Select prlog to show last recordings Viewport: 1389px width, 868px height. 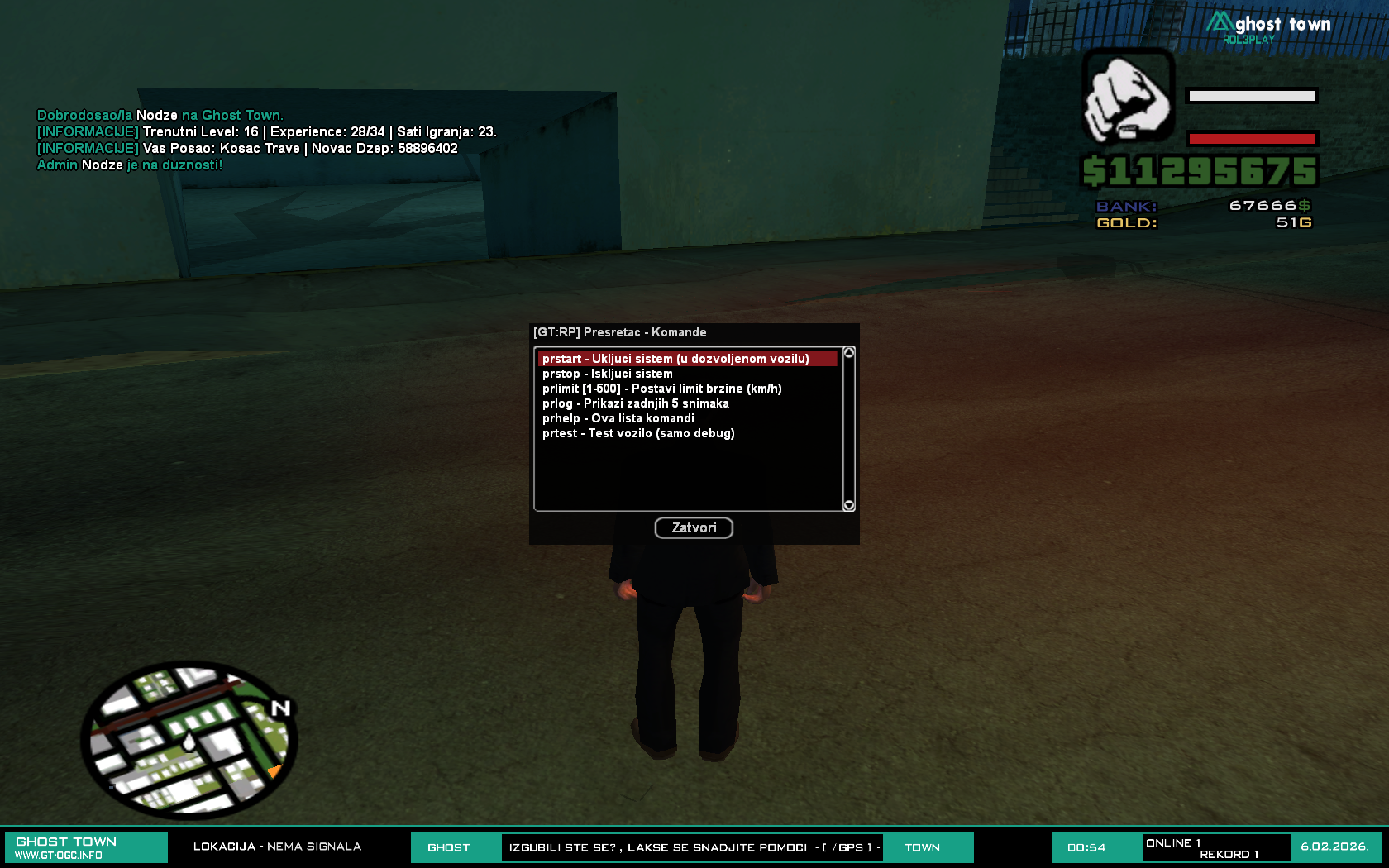635,403
